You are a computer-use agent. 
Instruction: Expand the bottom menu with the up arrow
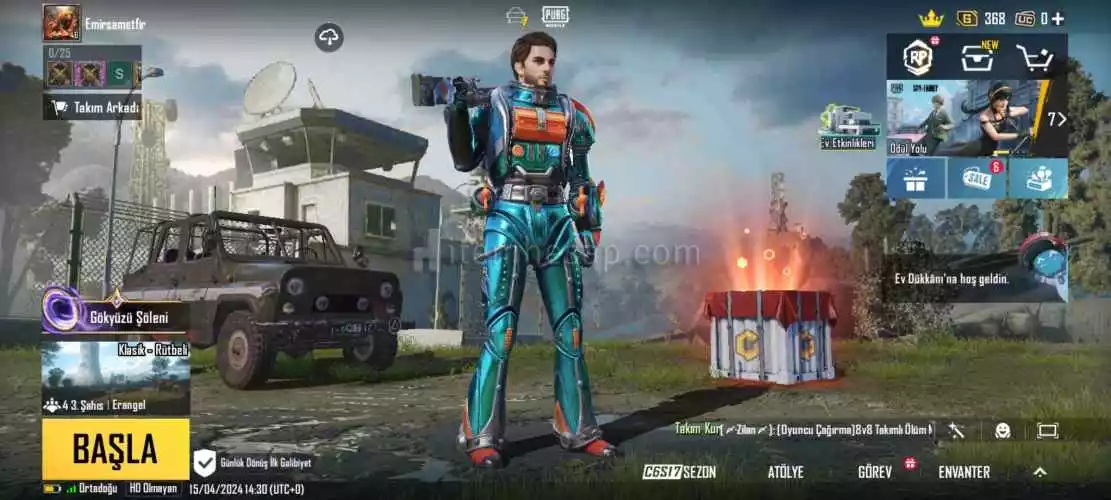click(x=1040, y=472)
